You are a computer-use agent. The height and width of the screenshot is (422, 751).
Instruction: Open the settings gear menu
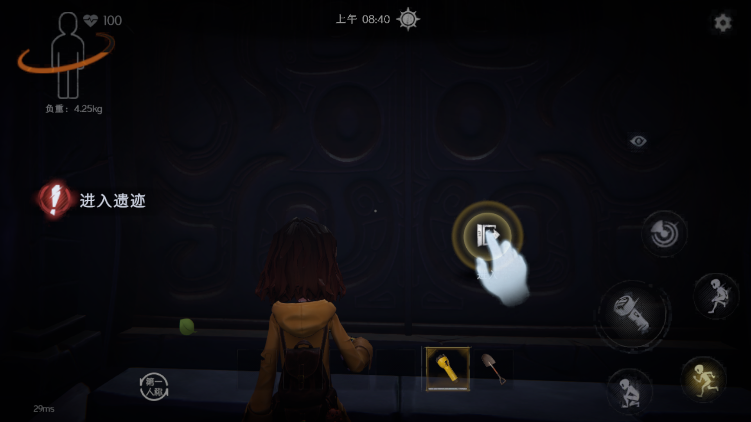722,22
